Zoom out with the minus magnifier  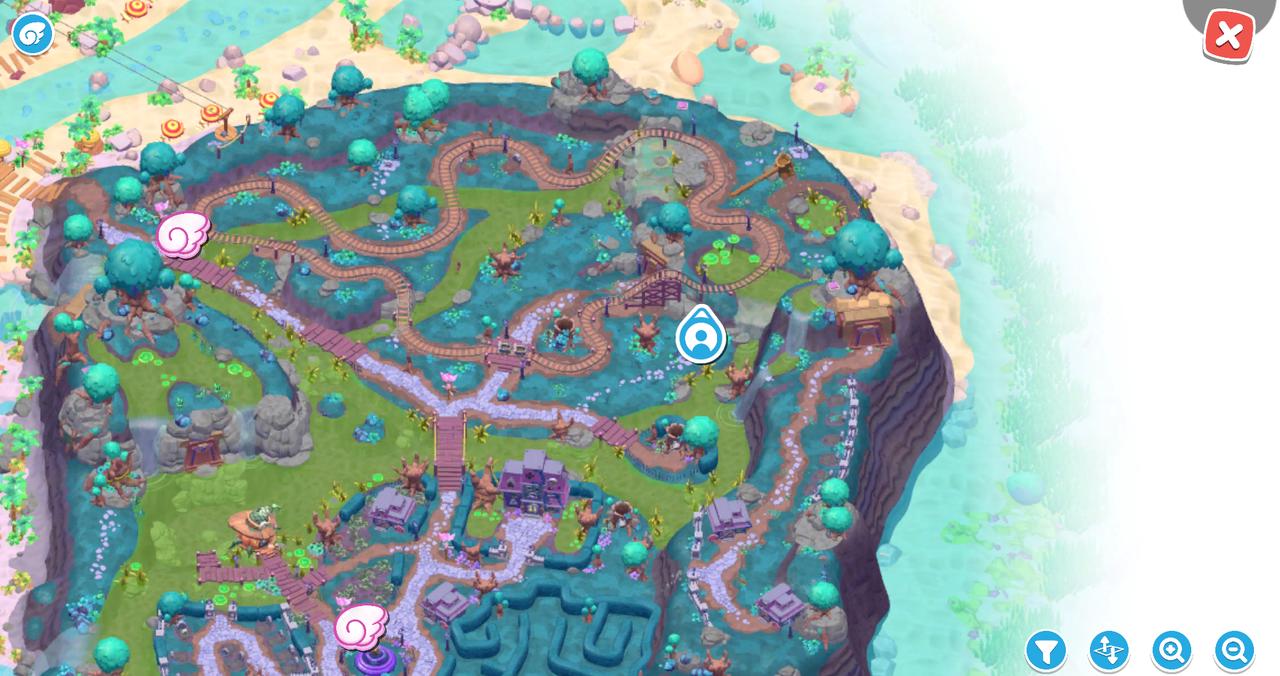pyautogui.click(x=1234, y=651)
